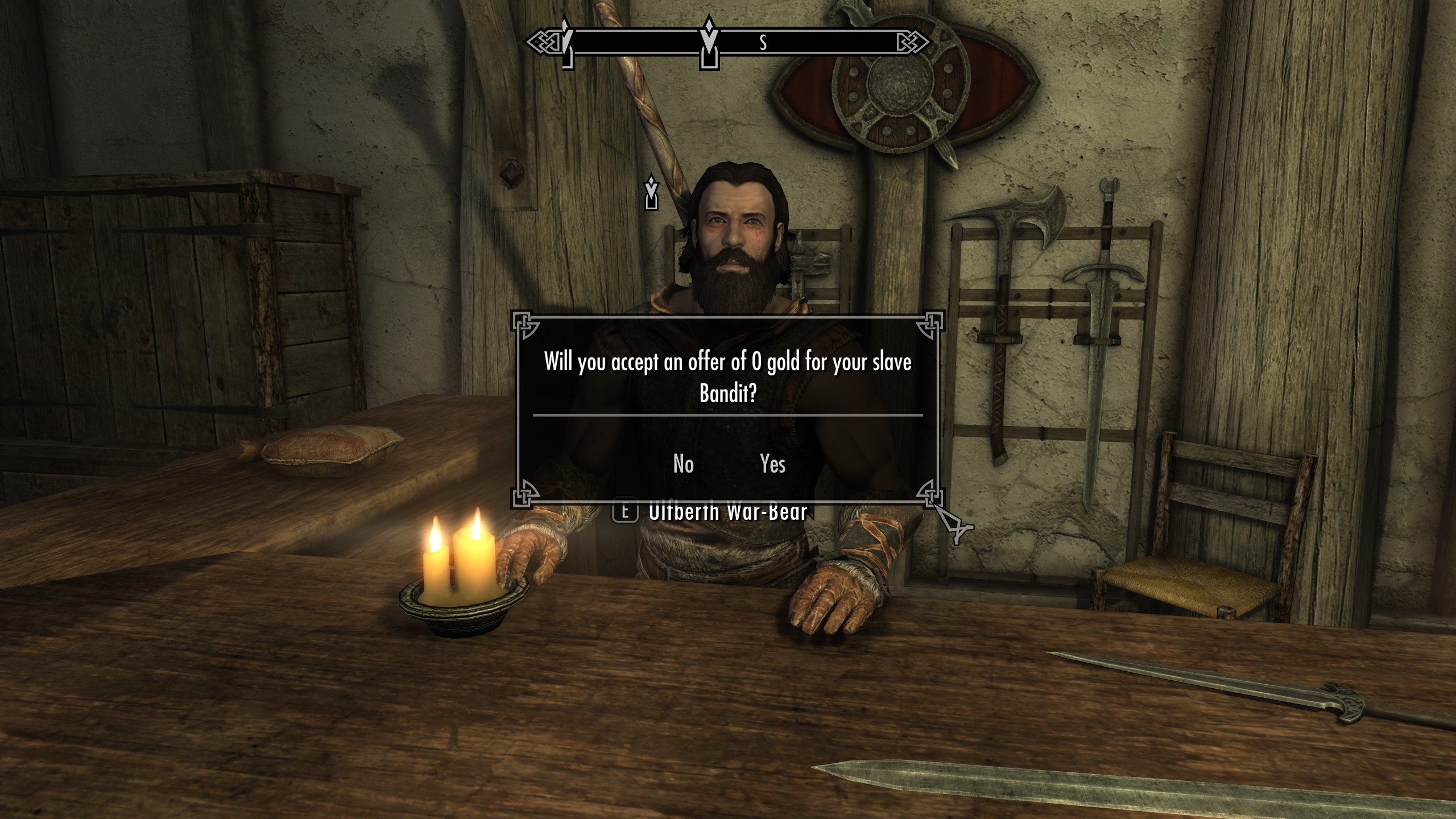Click the divider line inside the dialog box
This screenshot has height=819, width=1456.
tap(729, 416)
